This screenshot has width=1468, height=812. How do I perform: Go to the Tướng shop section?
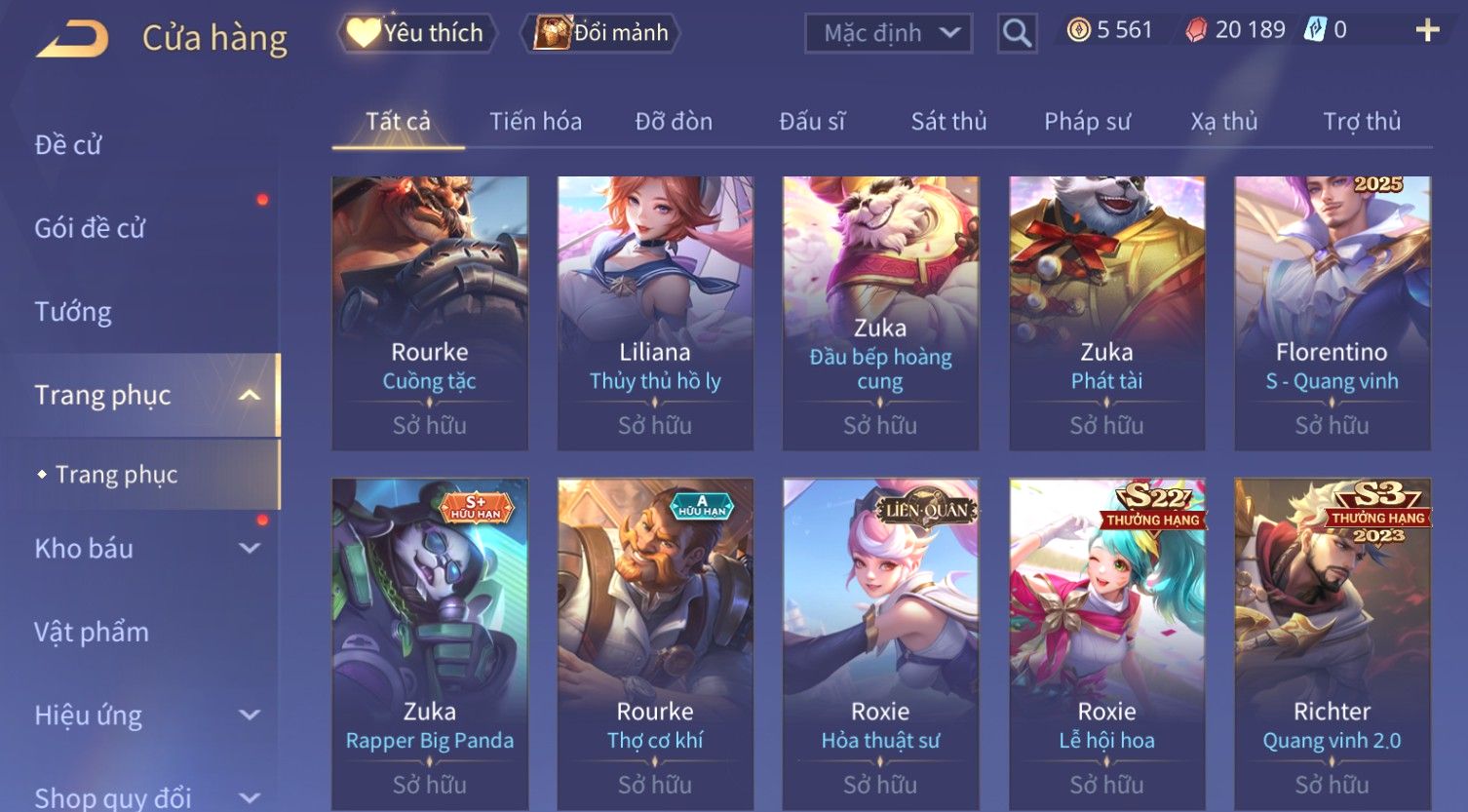click(x=73, y=312)
